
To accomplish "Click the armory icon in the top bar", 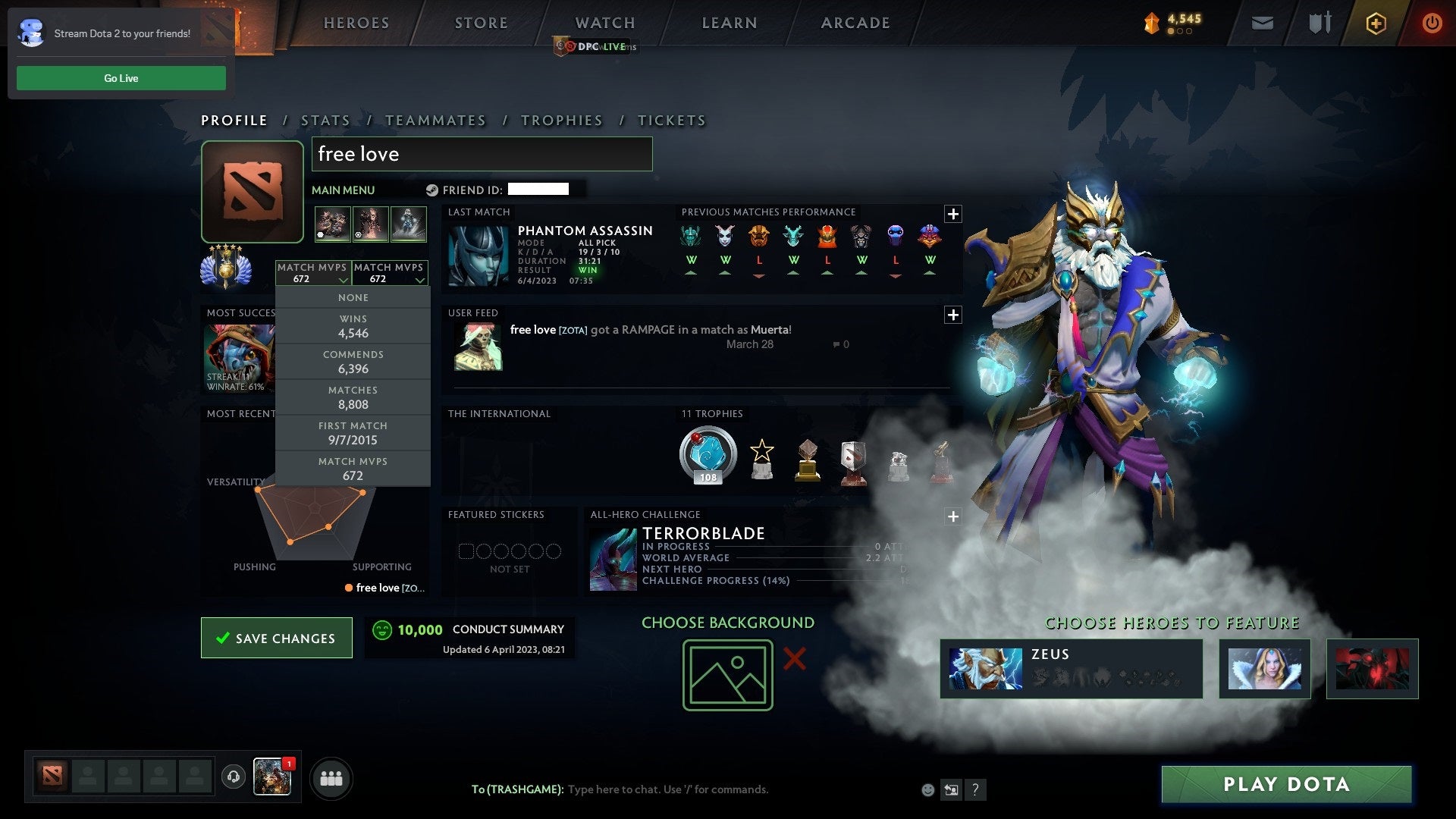I will point(1319,23).
